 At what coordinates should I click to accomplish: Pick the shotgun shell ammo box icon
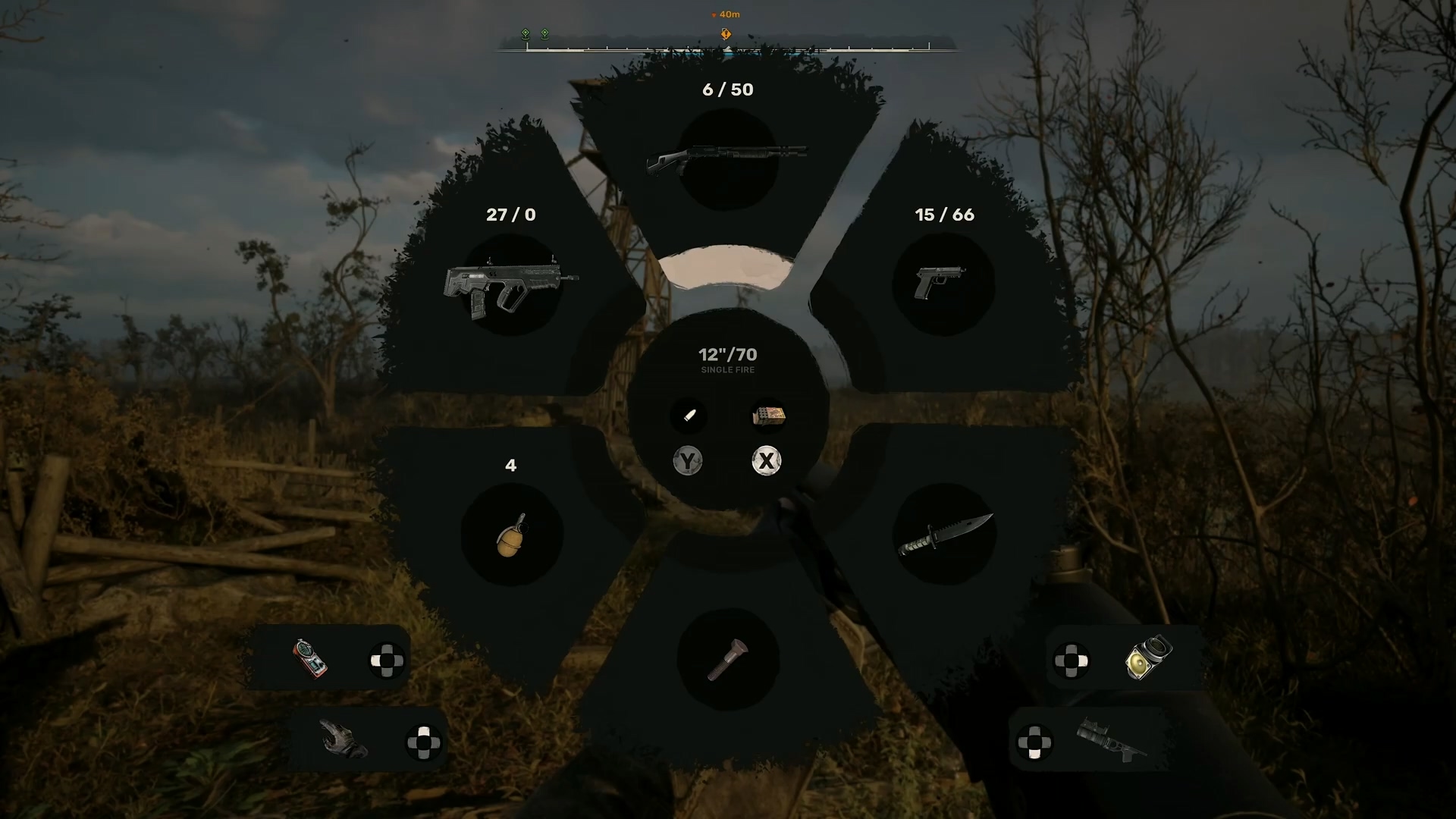(767, 416)
